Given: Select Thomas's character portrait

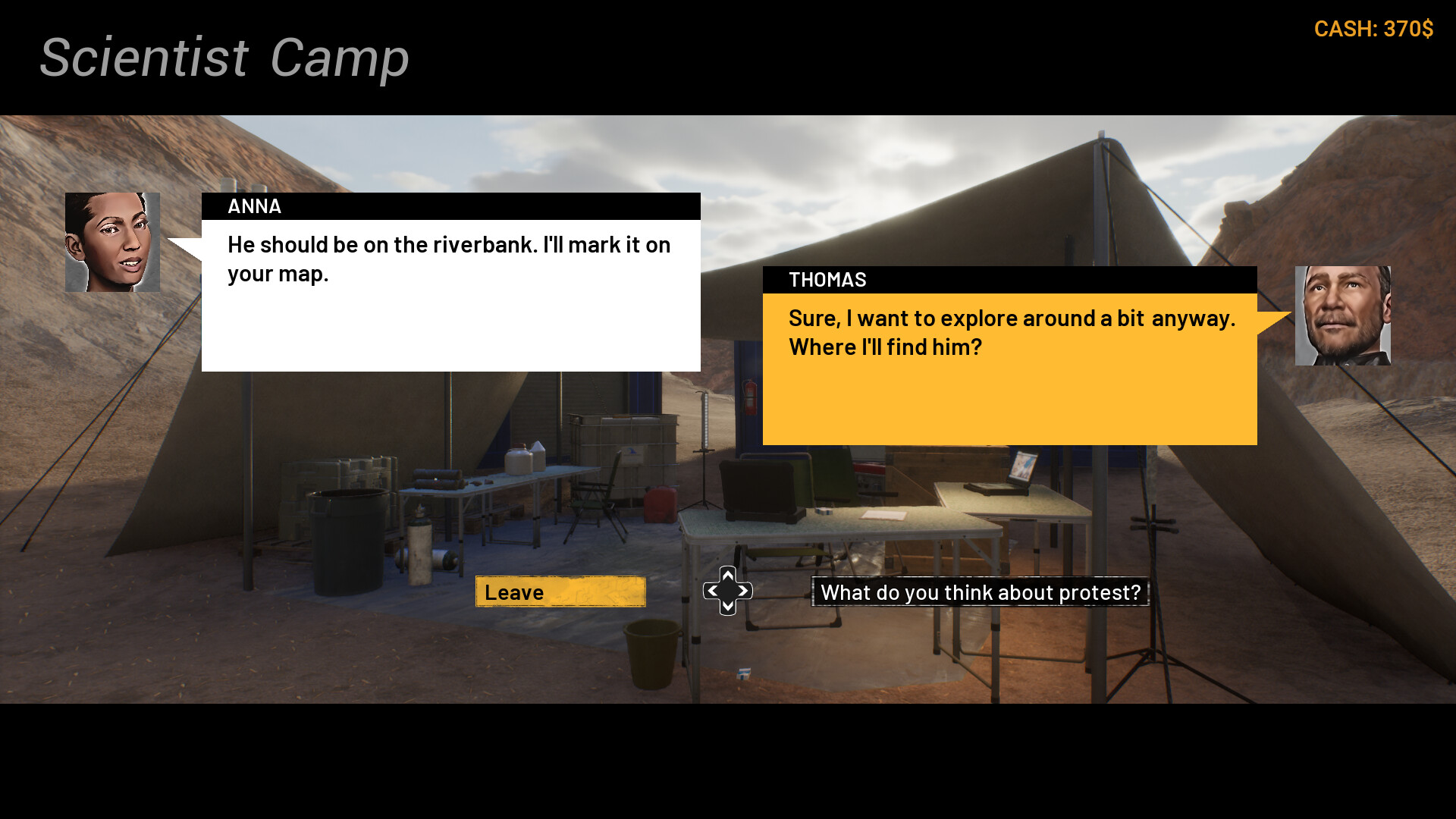Looking at the screenshot, I should (x=1344, y=316).
